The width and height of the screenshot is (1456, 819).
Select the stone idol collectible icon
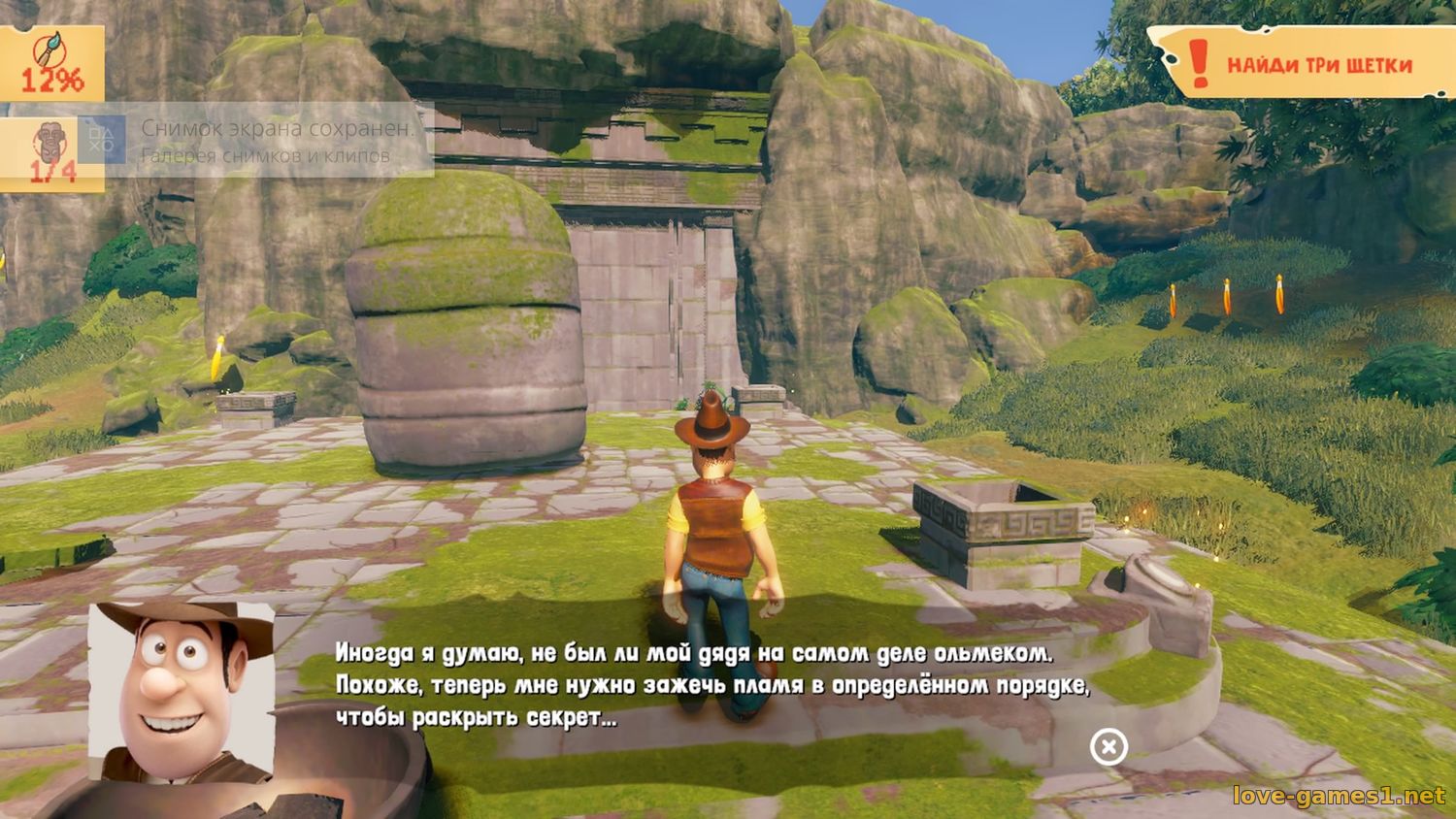pyautogui.click(x=49, y=142)
